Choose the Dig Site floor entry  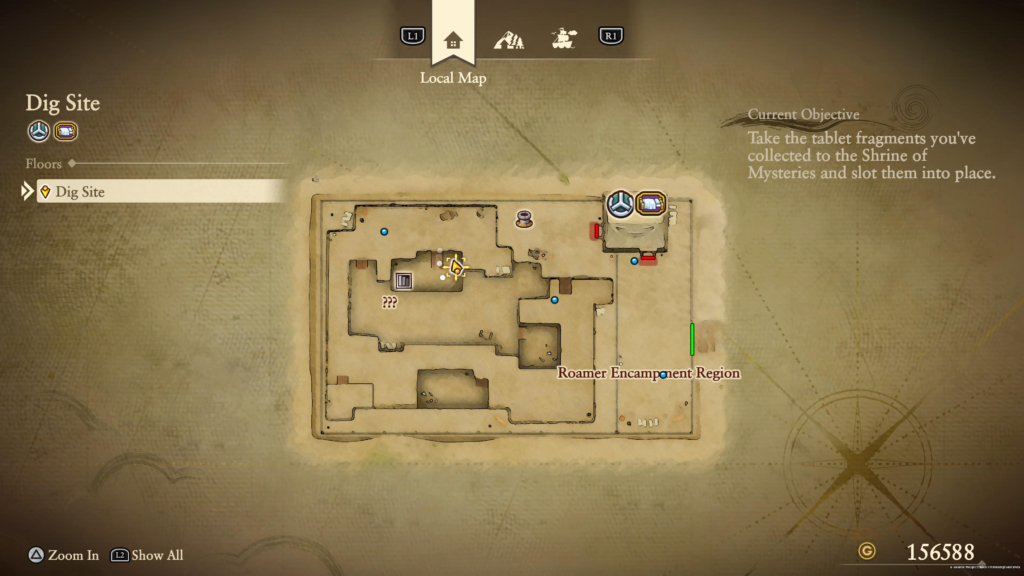(161, 191)
